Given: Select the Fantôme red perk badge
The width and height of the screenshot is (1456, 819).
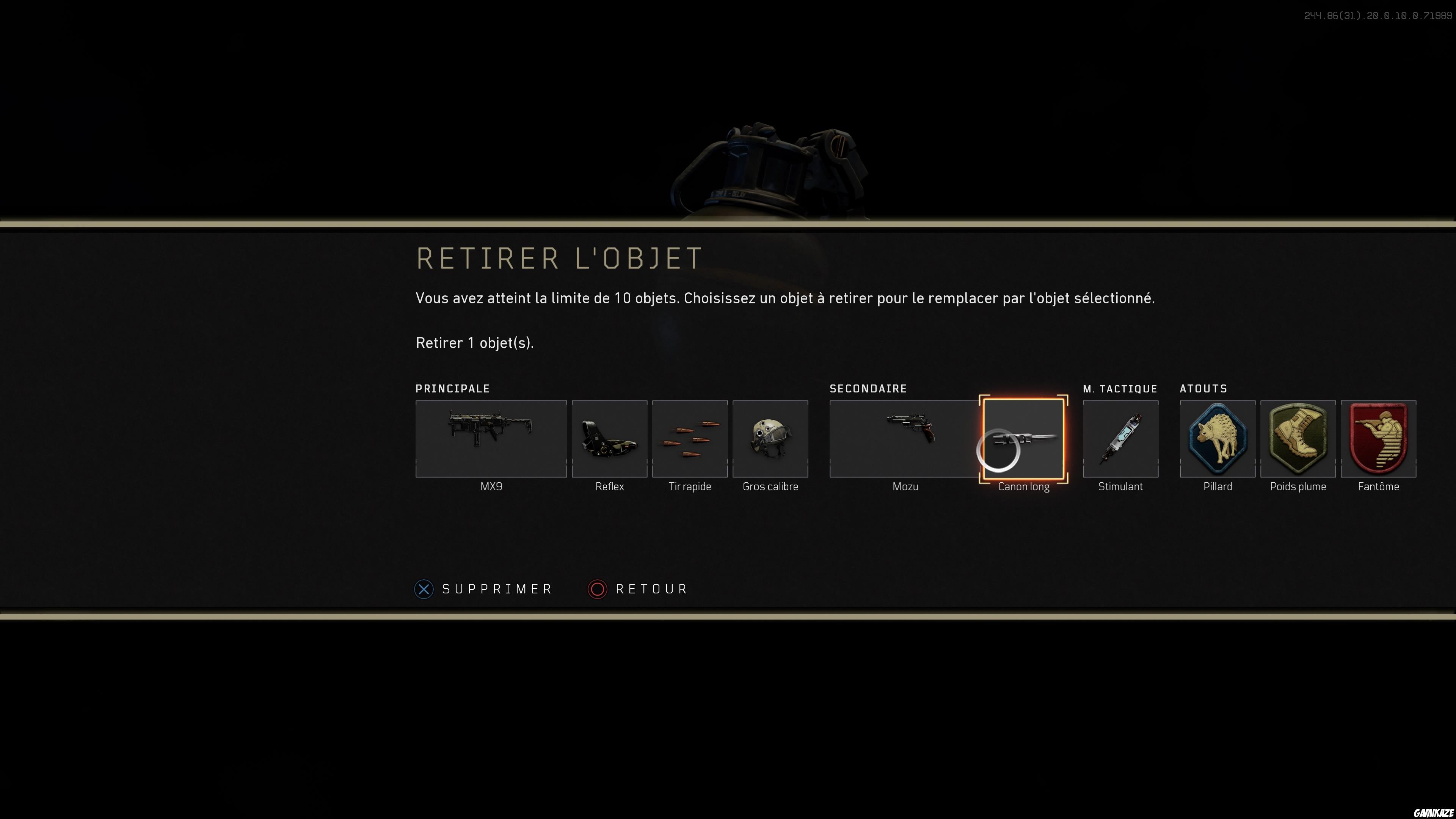Looking at the screenshot, I should point(1378,439).
